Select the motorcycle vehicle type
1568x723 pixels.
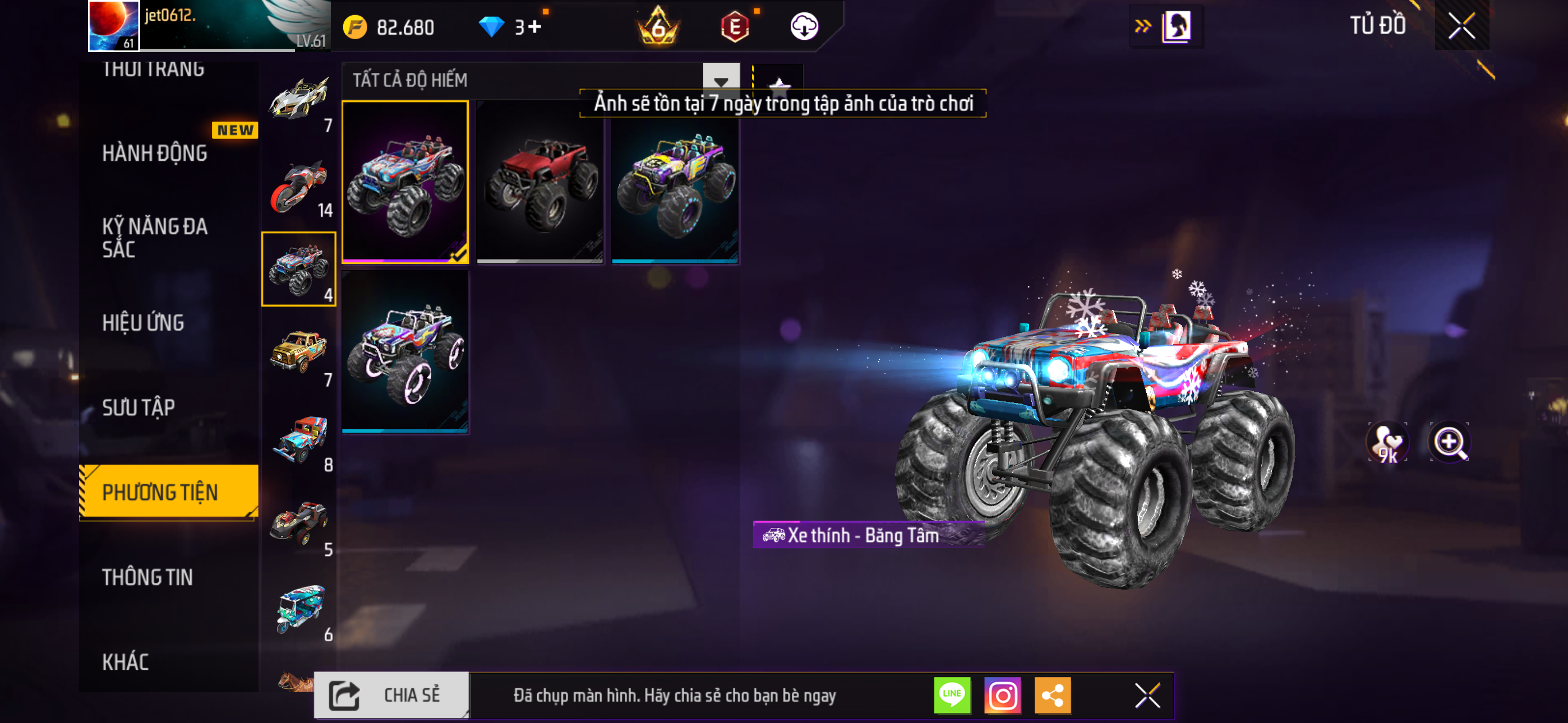pyautogui.click(x=298, y=187)
